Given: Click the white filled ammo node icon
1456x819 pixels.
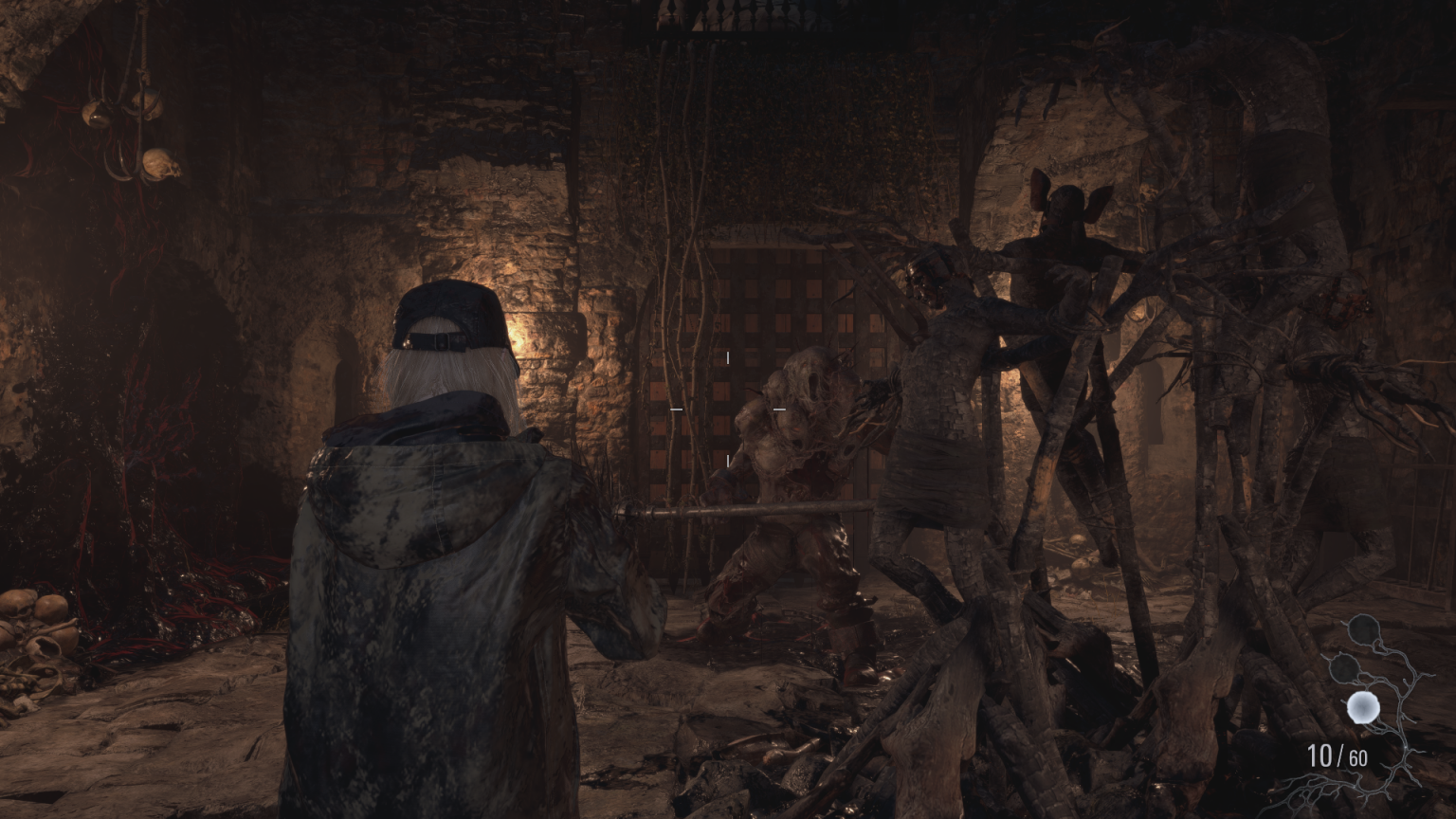Looking at the screenshot, I should 1362,707.
